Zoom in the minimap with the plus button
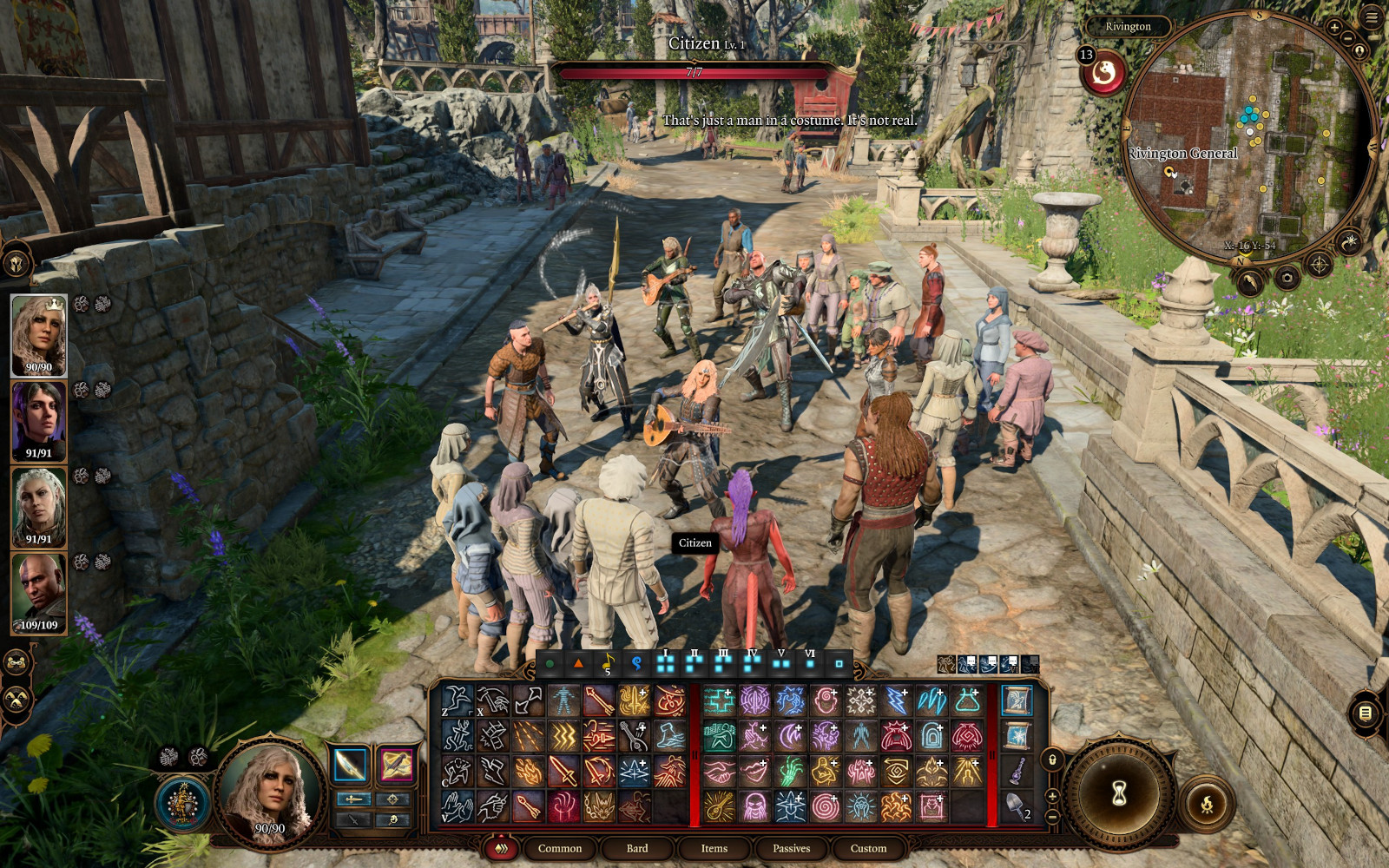The height and width of the screenshot is (868, 1389). point(1334,28)
